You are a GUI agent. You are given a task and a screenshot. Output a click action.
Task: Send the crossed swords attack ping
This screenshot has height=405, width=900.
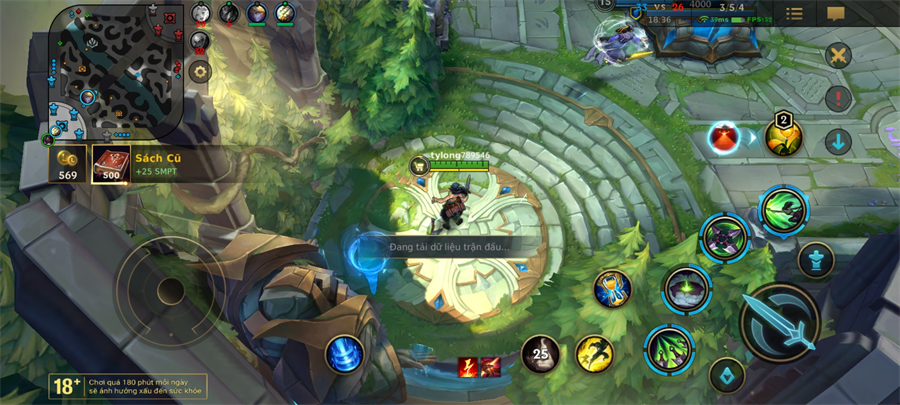(838, 55)
